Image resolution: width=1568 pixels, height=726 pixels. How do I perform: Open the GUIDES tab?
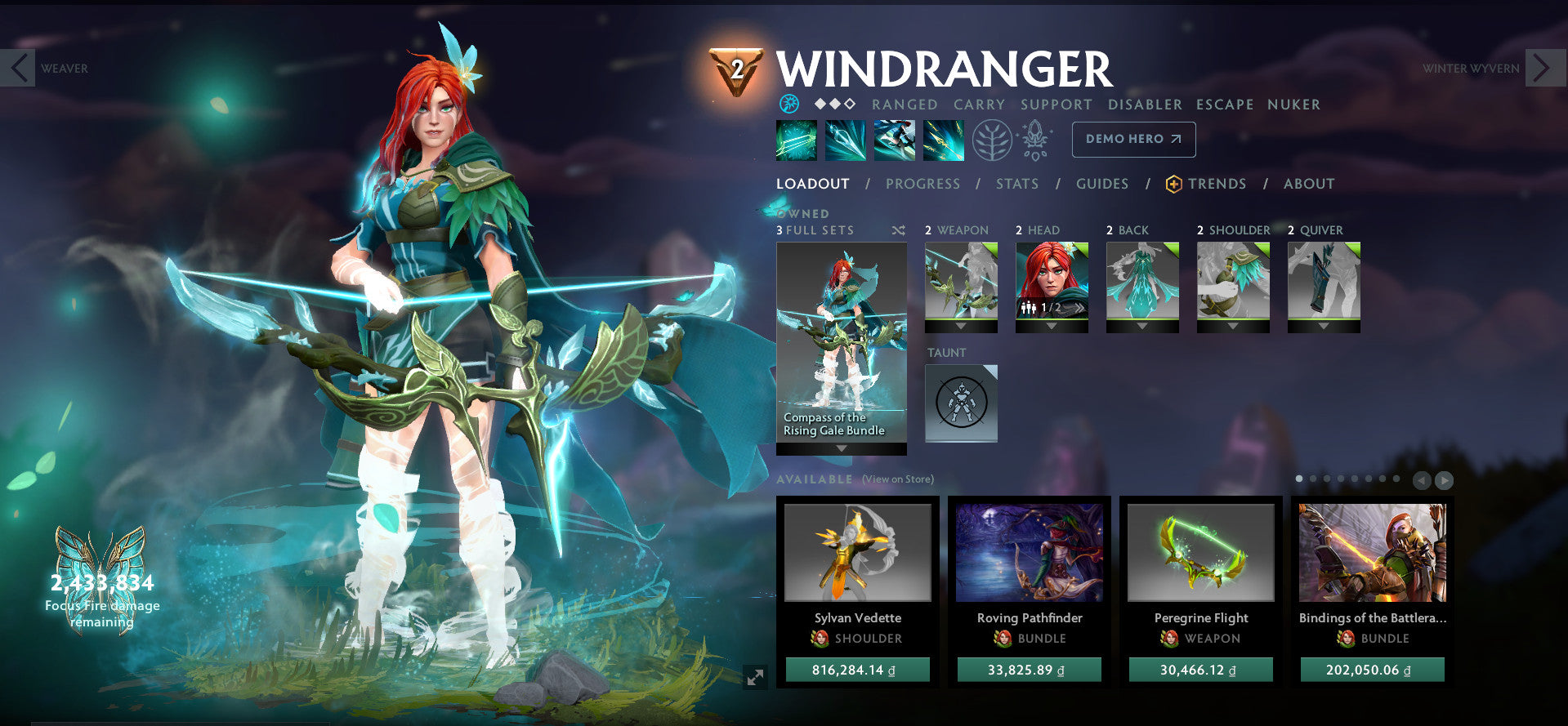[1101, 184]
